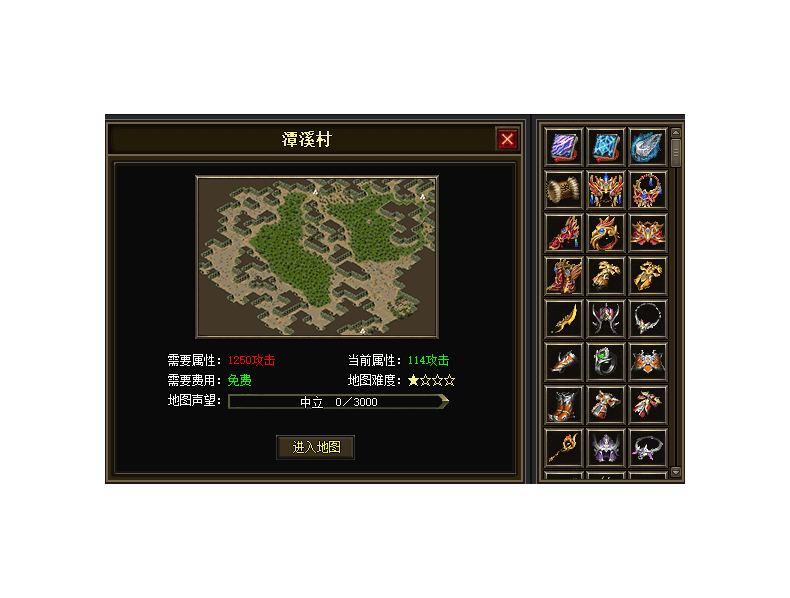Image resolution: width=790 pixels, height=598 pixels.
Task: Pick the golden phoenix ring
Action: click(x=606, y=233)
